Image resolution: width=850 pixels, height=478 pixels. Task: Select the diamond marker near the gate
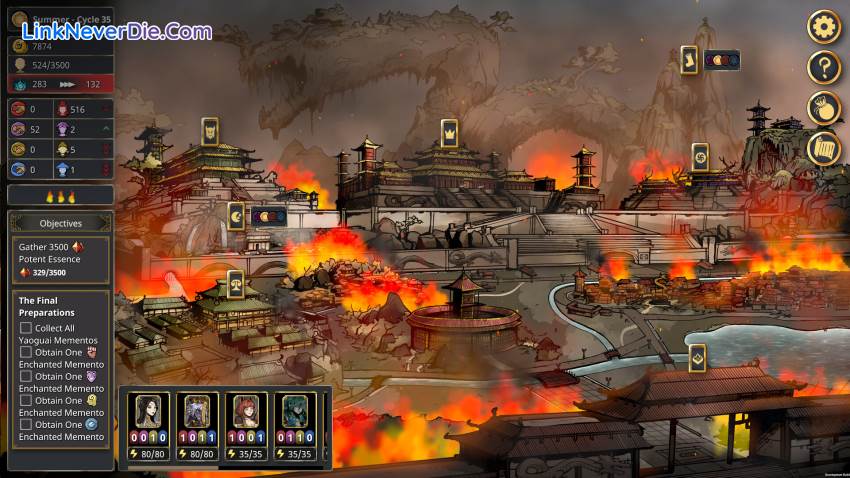(x=697, y=357)
